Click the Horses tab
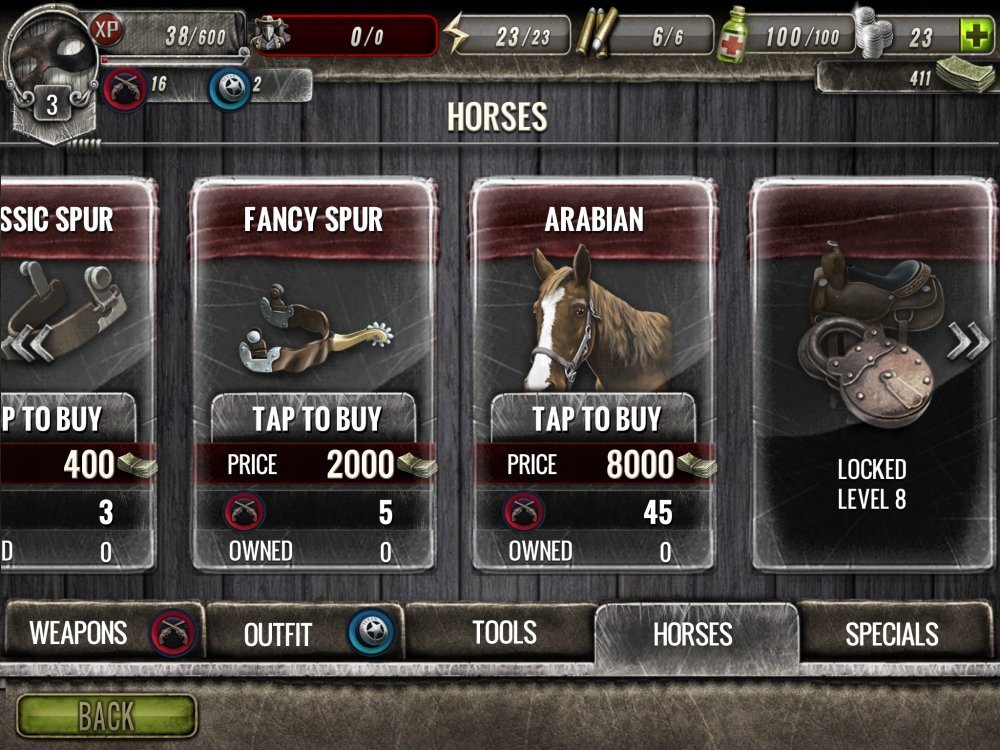The image size is (1000, 750). (693, 634)
